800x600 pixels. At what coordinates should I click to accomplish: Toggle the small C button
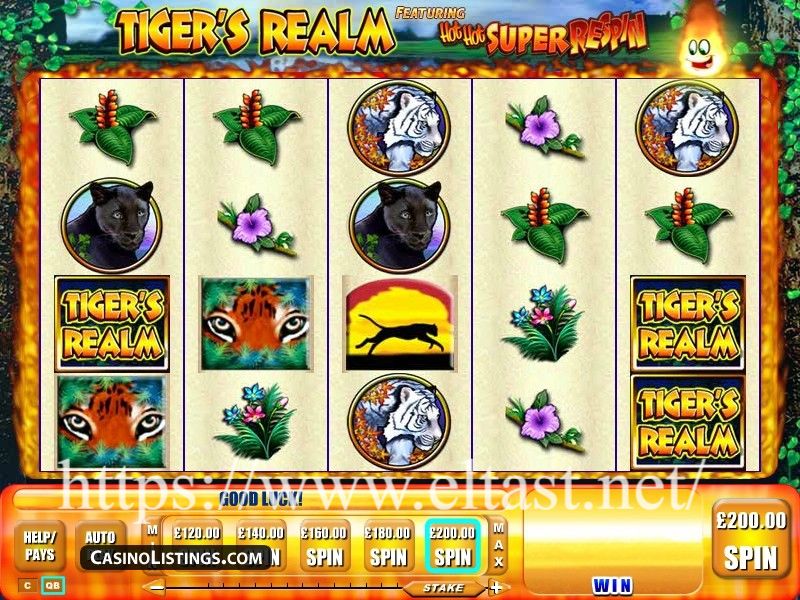tap(27, 585)
